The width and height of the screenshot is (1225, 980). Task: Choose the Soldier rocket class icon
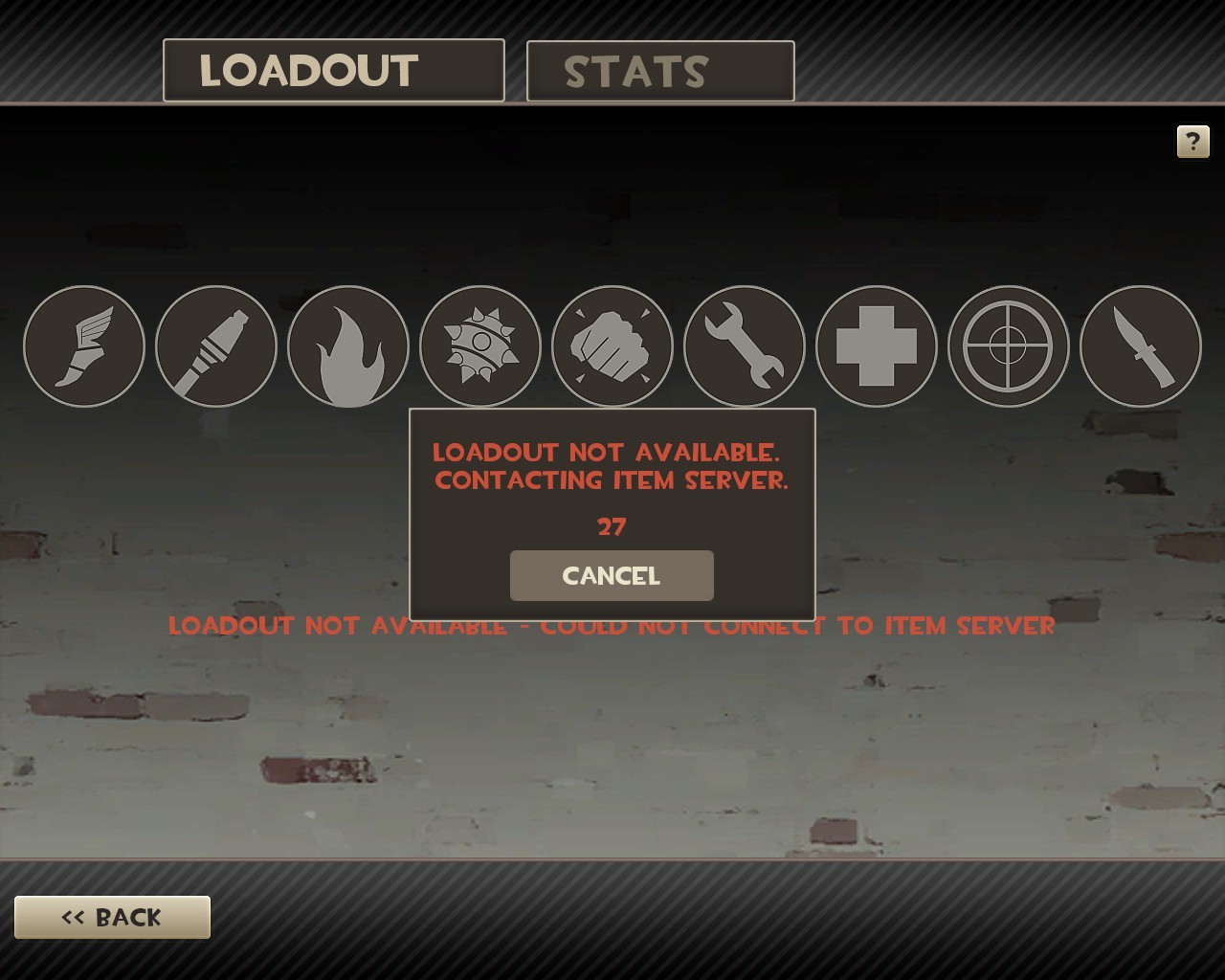tap(216, 346)
